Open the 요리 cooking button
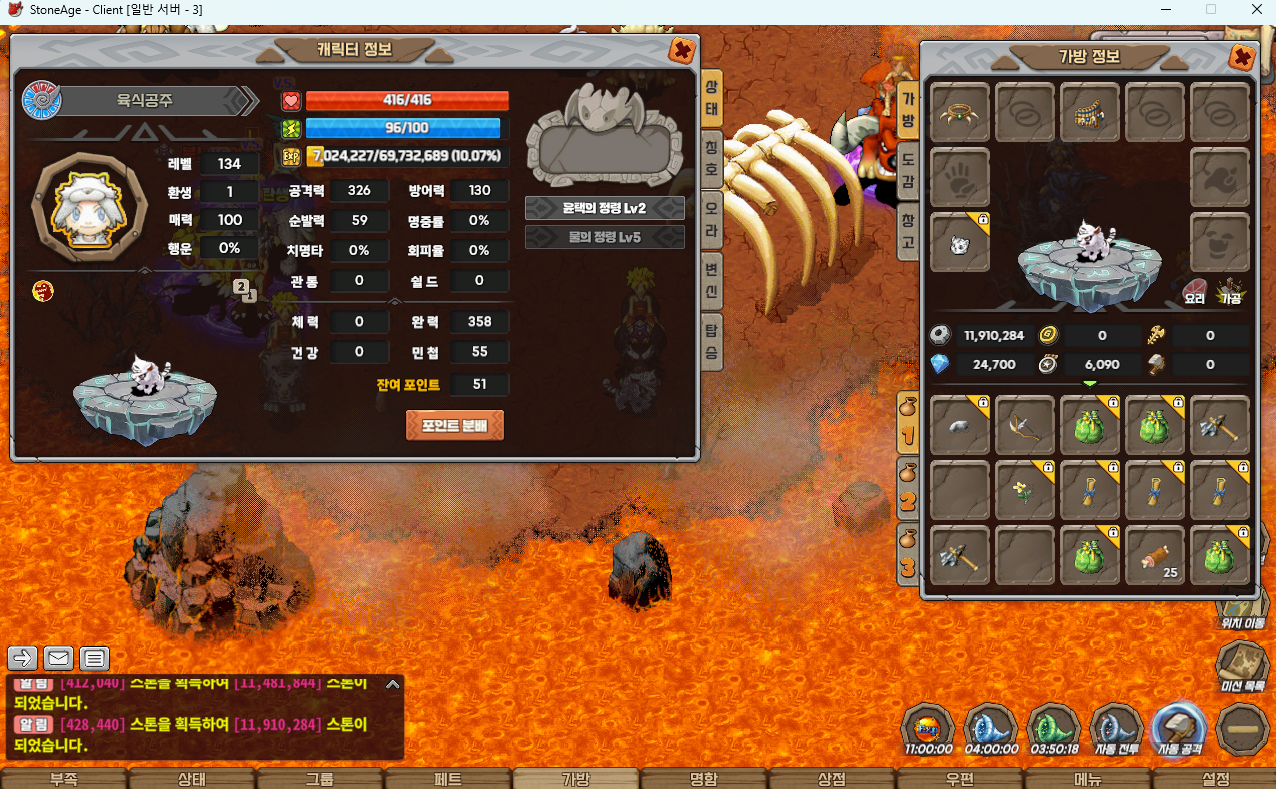This screenshot has height=789, width=1276. coord(1194,291)
